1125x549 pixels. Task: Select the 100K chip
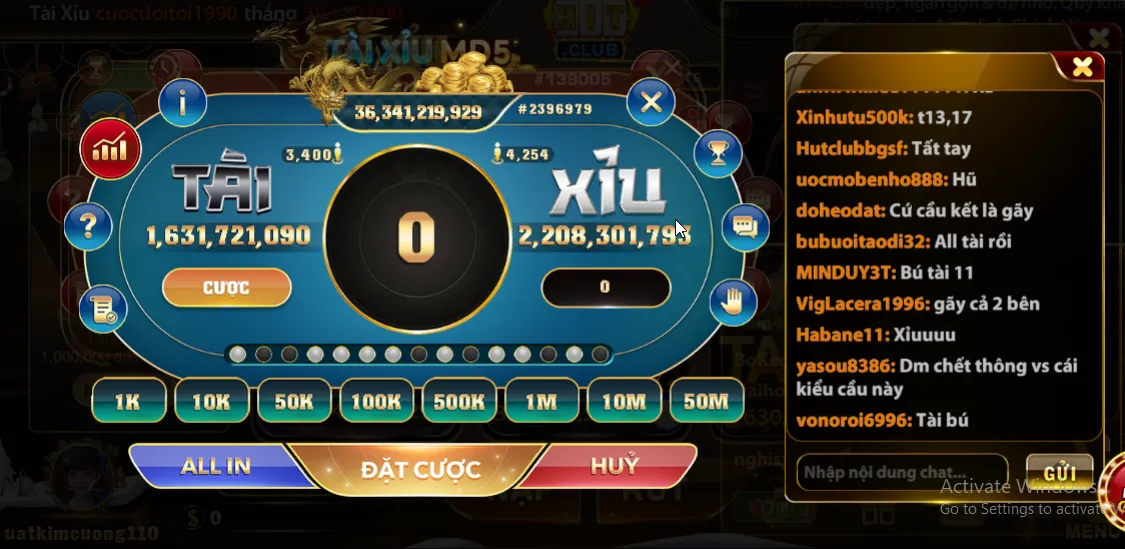pyautogui.click(x=376, y=402)
